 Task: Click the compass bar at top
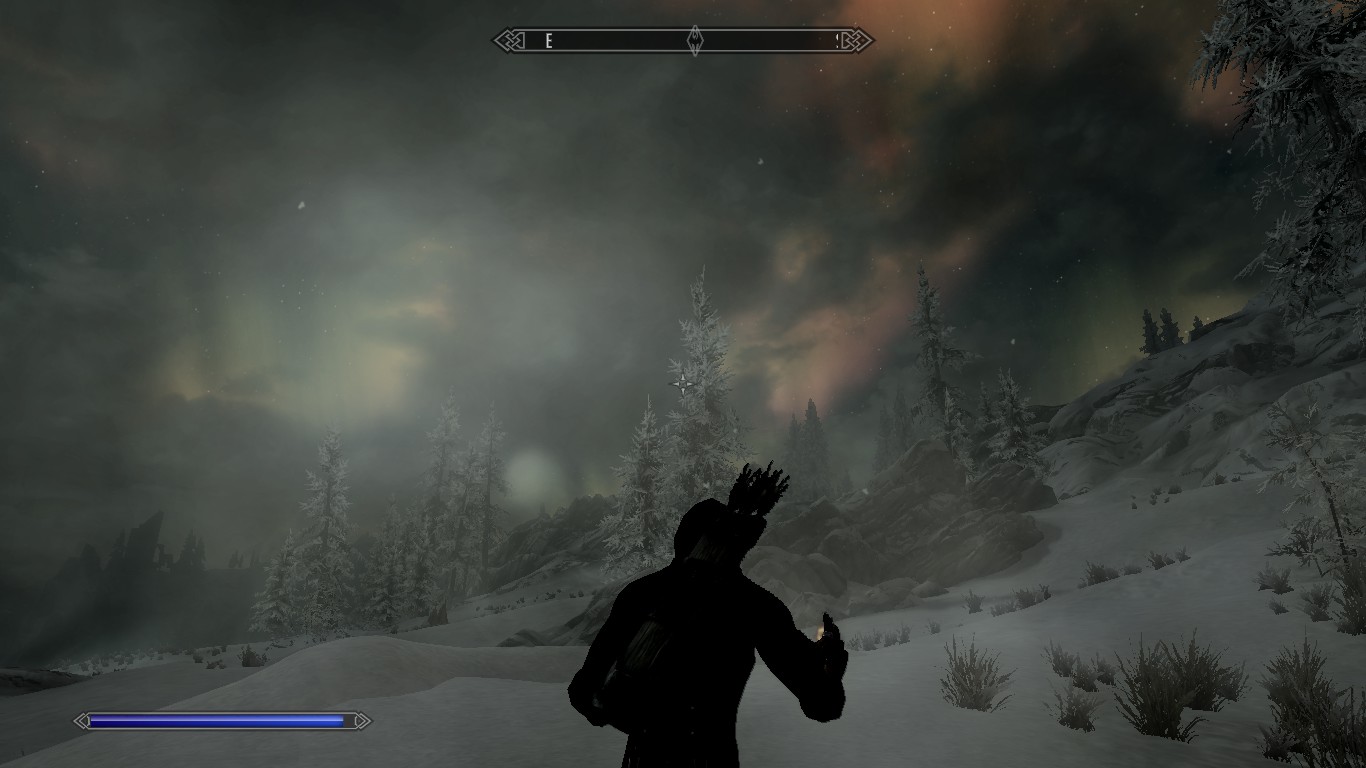[620, 41]
